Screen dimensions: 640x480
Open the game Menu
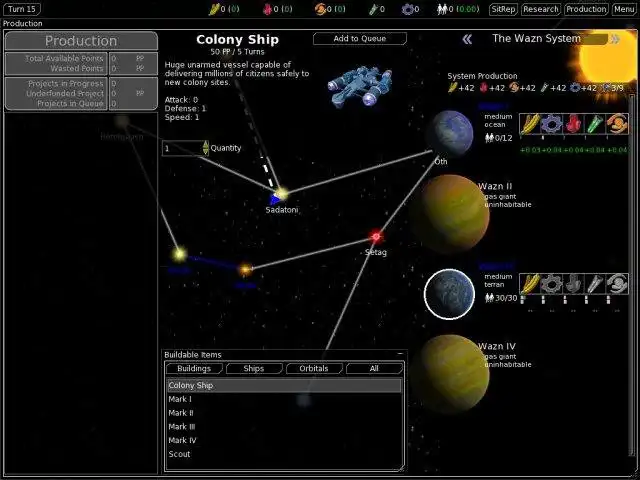pos(624,9)
